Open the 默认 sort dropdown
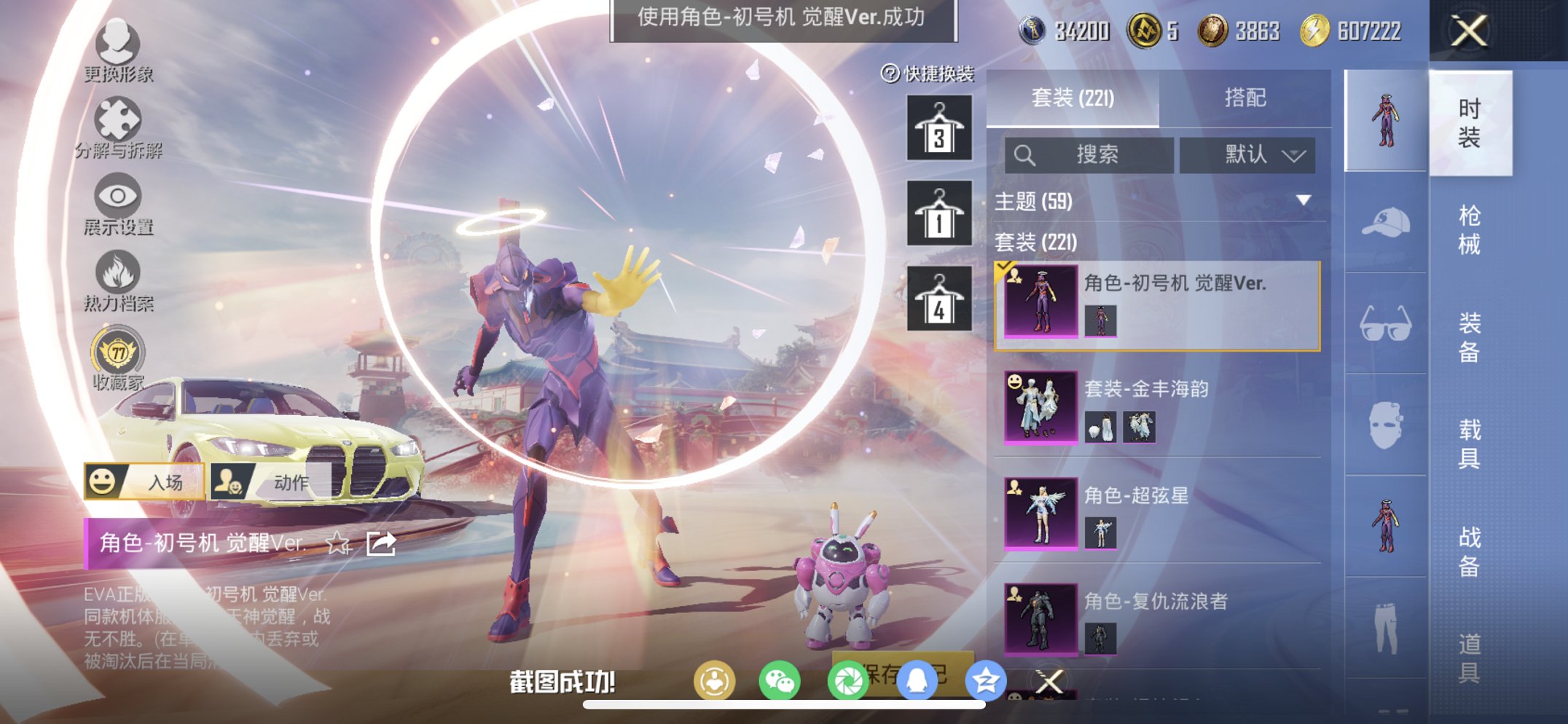1568x724 pixels. (x=1248, y=155)
